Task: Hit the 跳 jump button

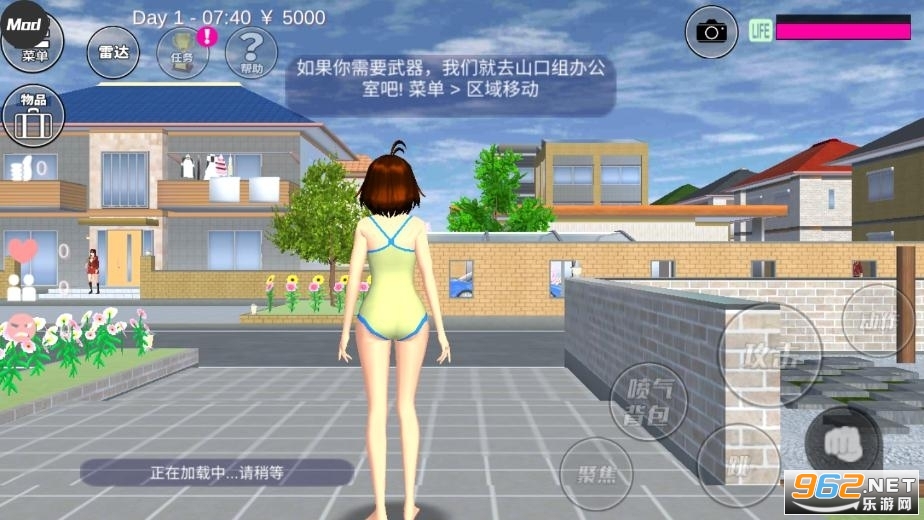Action: pos(738,463)
